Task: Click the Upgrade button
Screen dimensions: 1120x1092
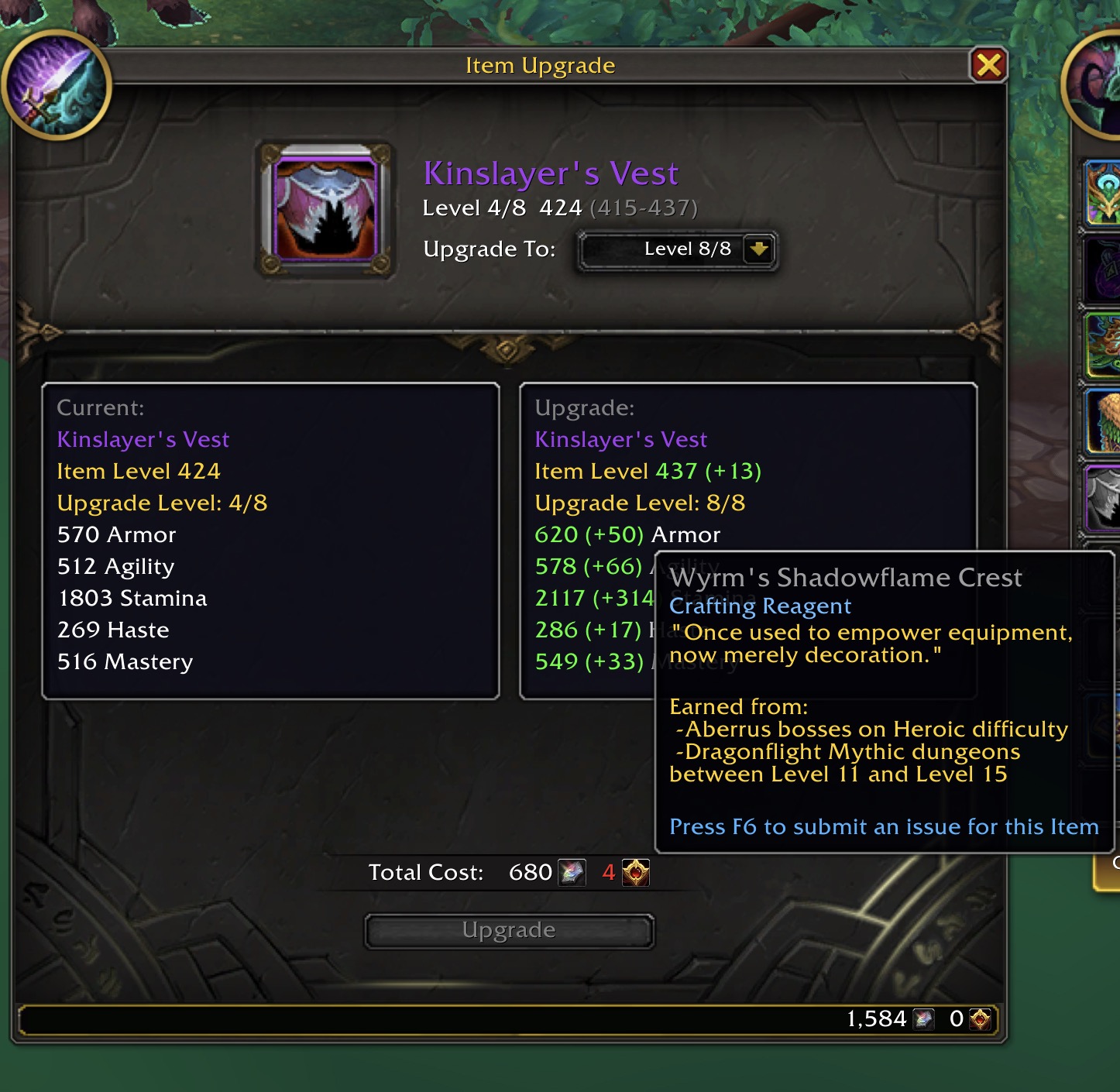Action: [509, 930]
